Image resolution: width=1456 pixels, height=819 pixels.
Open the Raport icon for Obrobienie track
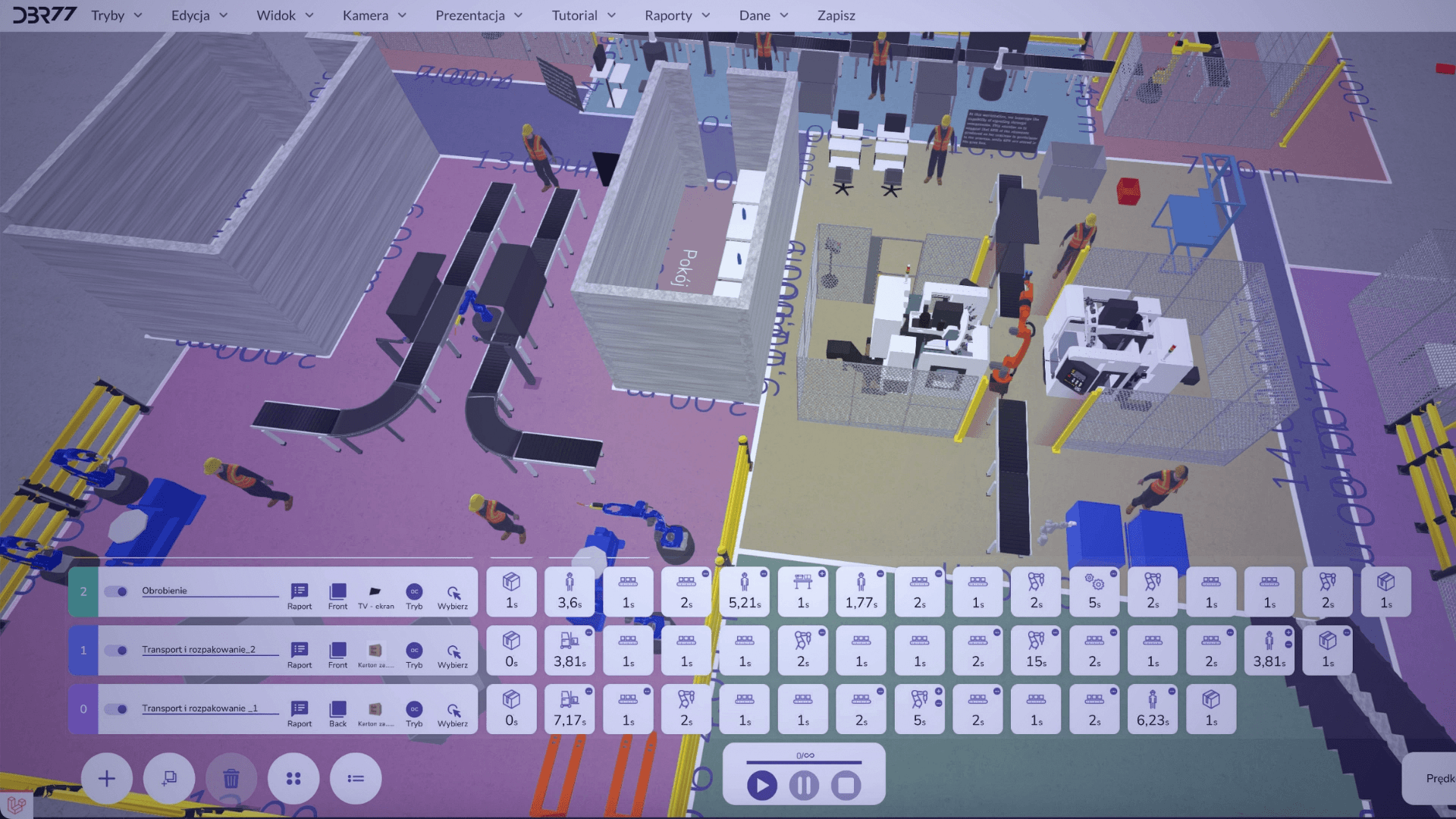click(300, 592)
